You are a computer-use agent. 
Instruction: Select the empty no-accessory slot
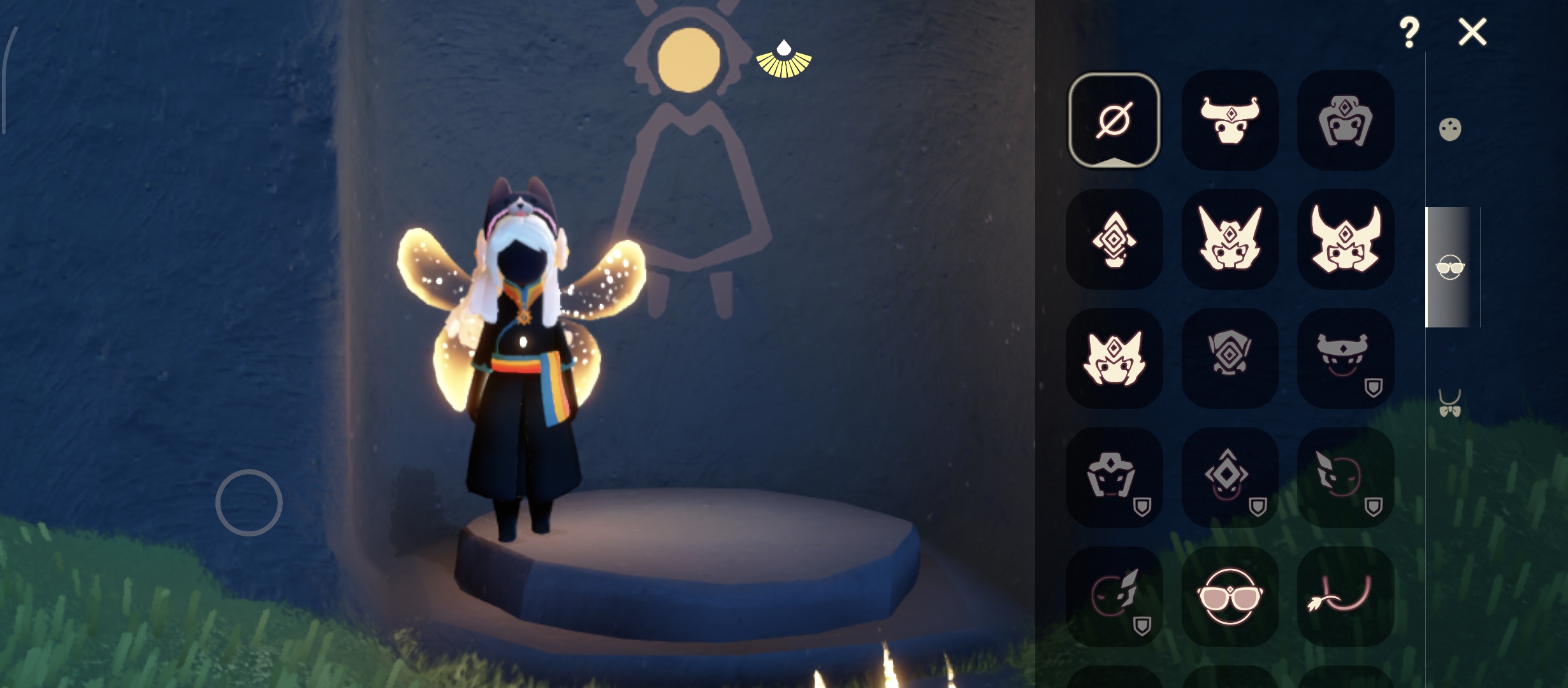click(1114, 120)
